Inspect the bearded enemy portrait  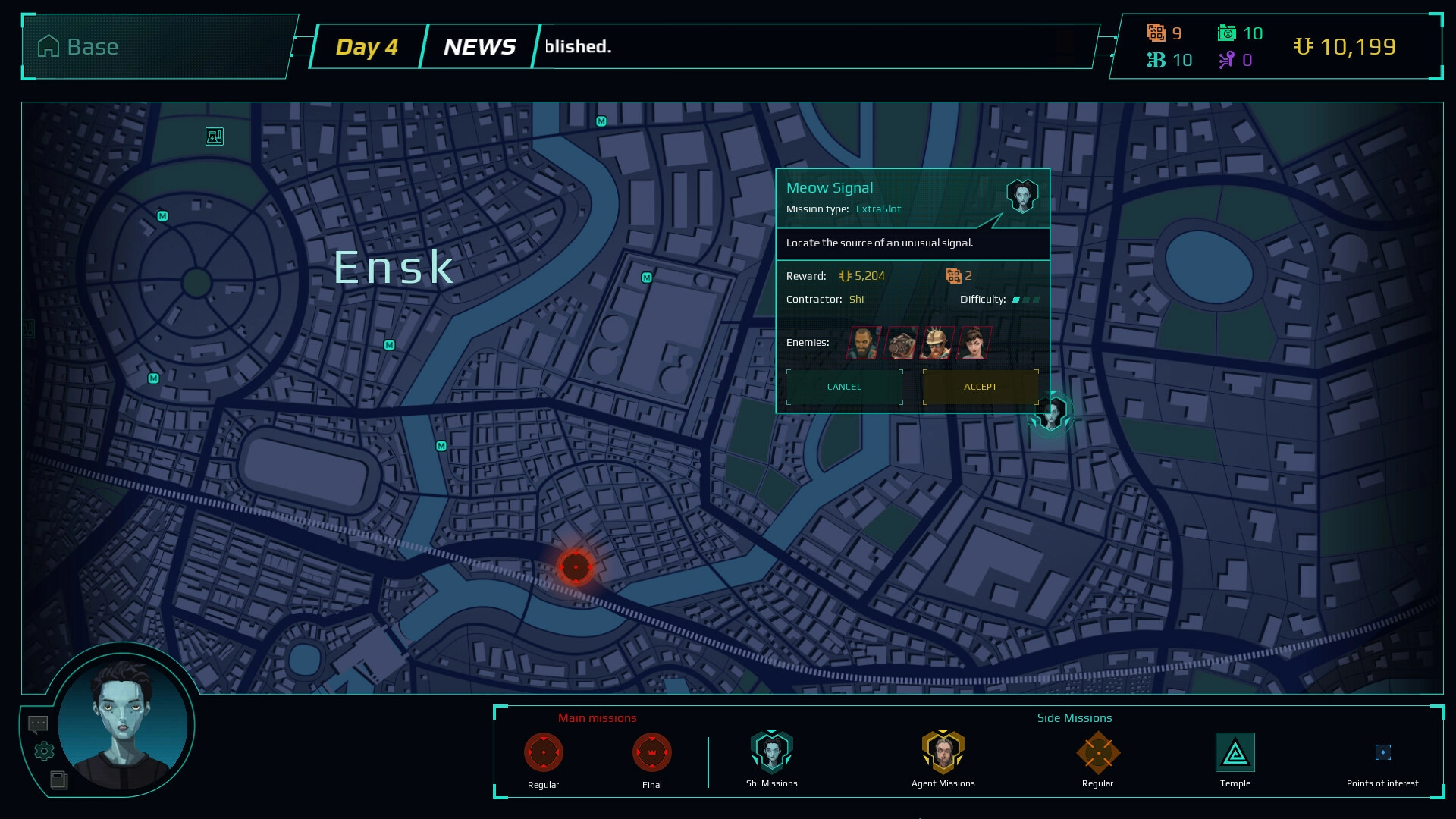(x=864, y=343)
